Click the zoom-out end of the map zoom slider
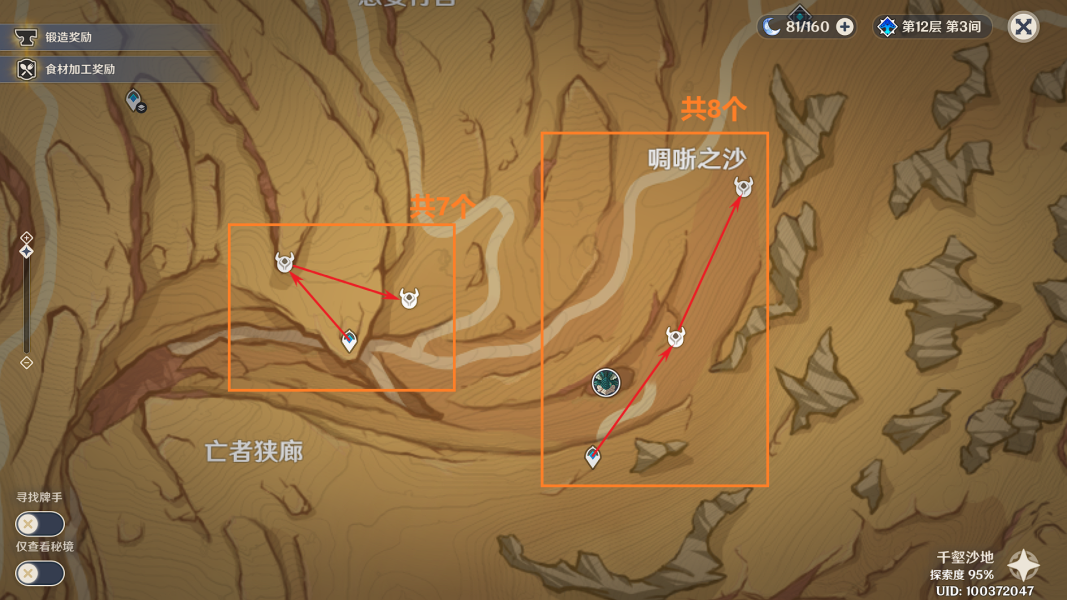The width and height of the screenshot is (1067, 600). pos(27,363)
